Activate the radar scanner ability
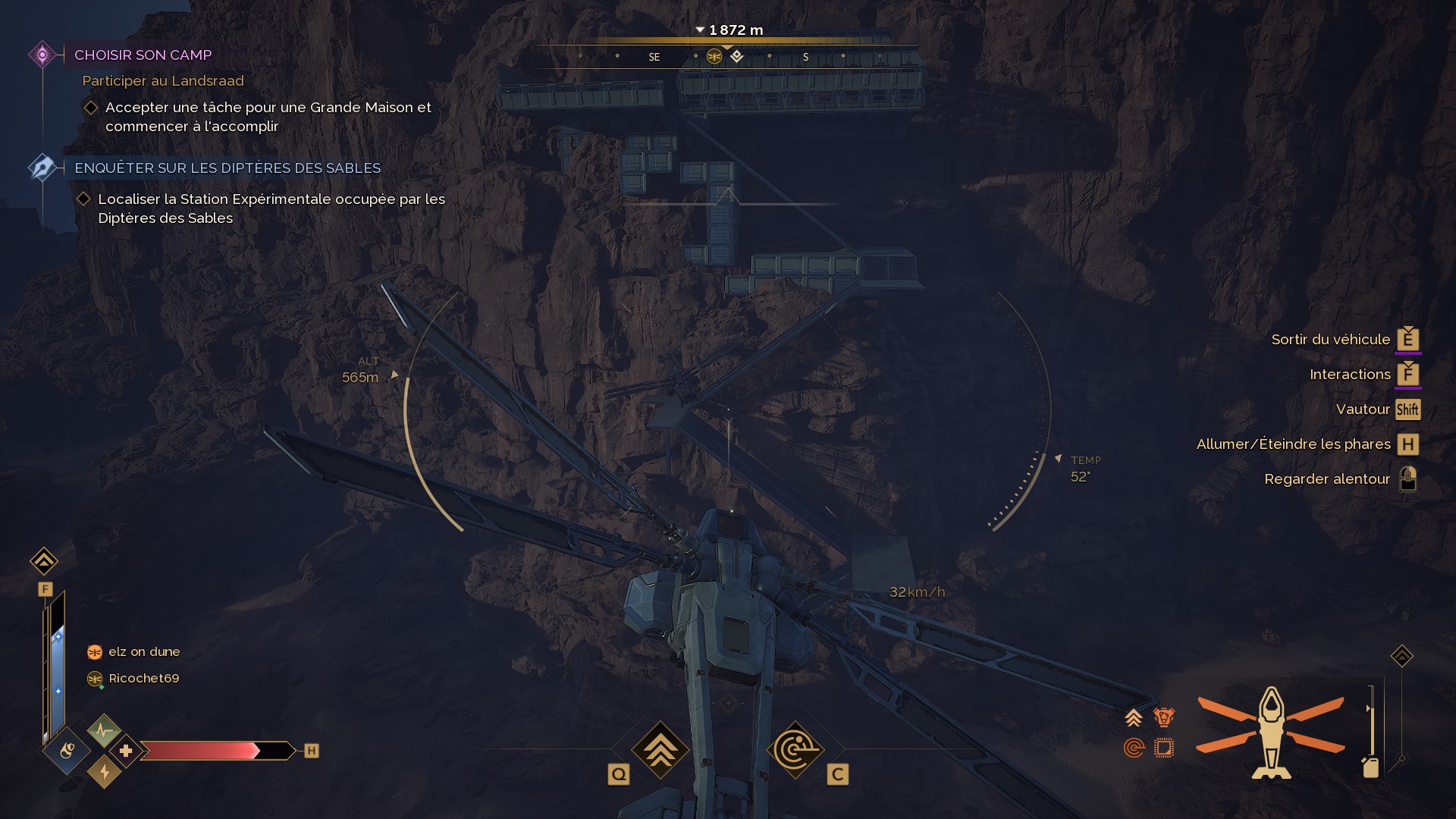Image resolution: width=1456 pixels, height=819 pixels. click(x=795, y=749)
